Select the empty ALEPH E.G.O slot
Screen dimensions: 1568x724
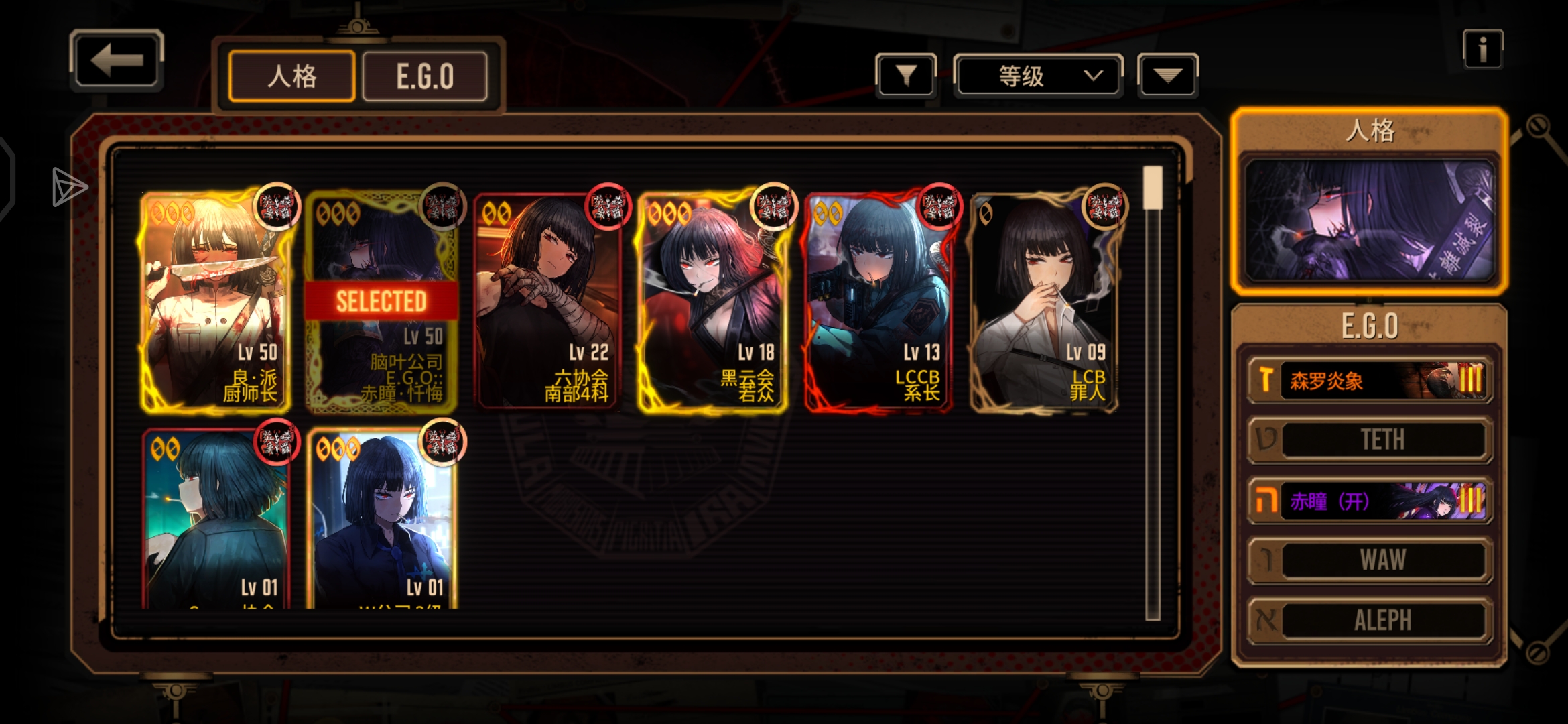(1370, 620)
